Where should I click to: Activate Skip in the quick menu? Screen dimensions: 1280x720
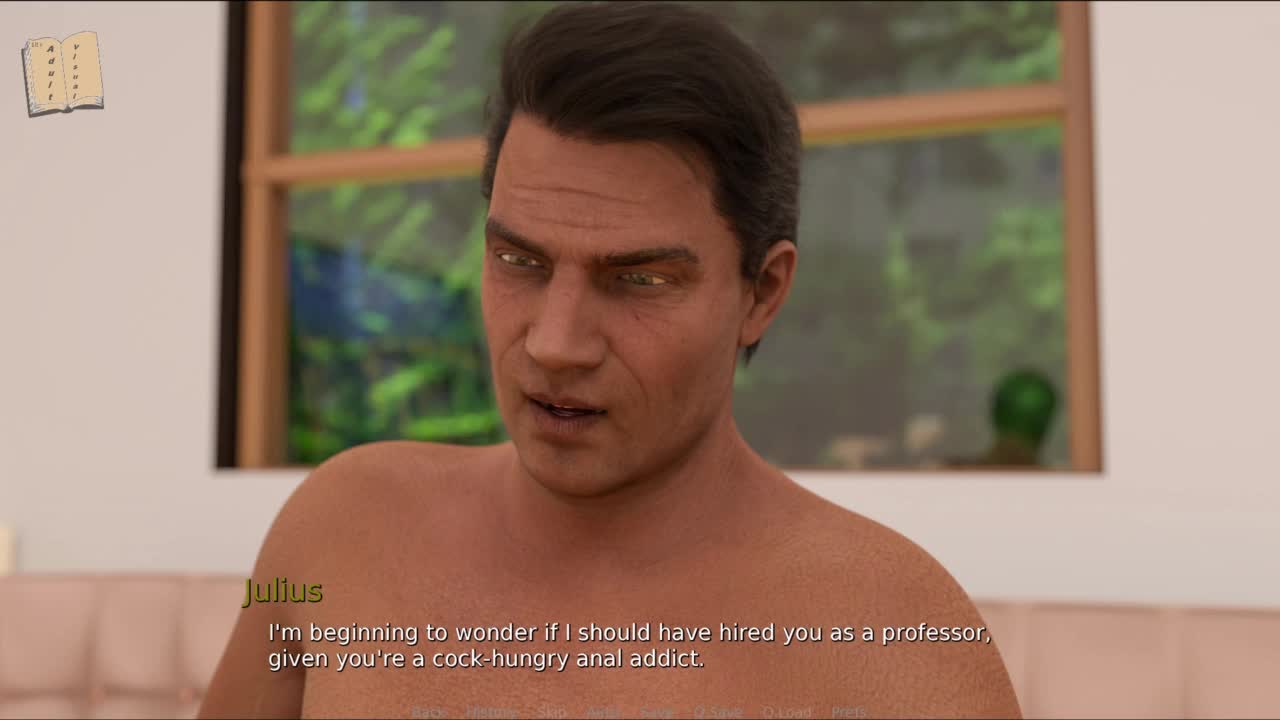[x=552, y=712]
